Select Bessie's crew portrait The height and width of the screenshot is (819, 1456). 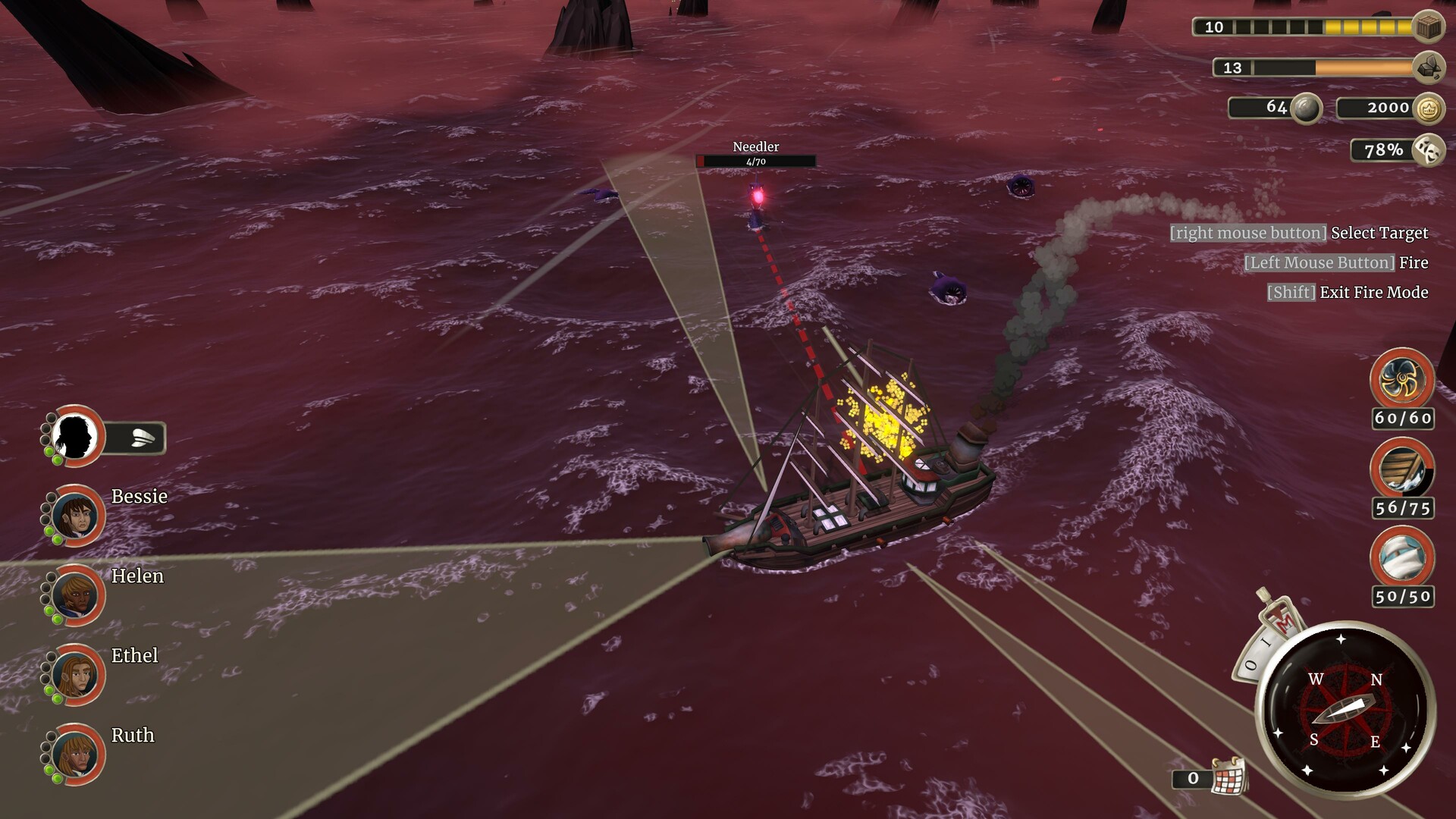coord(76,516)
